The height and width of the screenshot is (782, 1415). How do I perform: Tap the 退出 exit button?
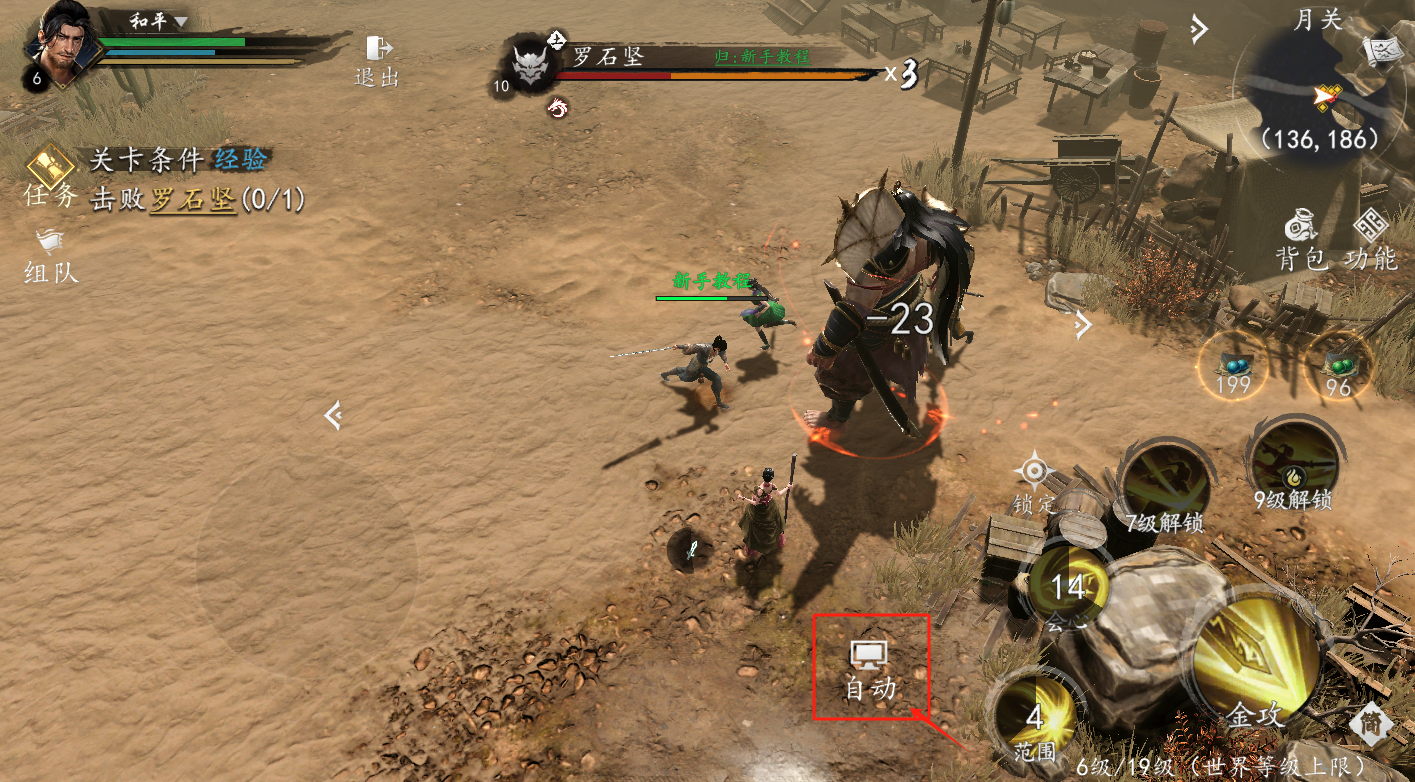coord(377,60)
